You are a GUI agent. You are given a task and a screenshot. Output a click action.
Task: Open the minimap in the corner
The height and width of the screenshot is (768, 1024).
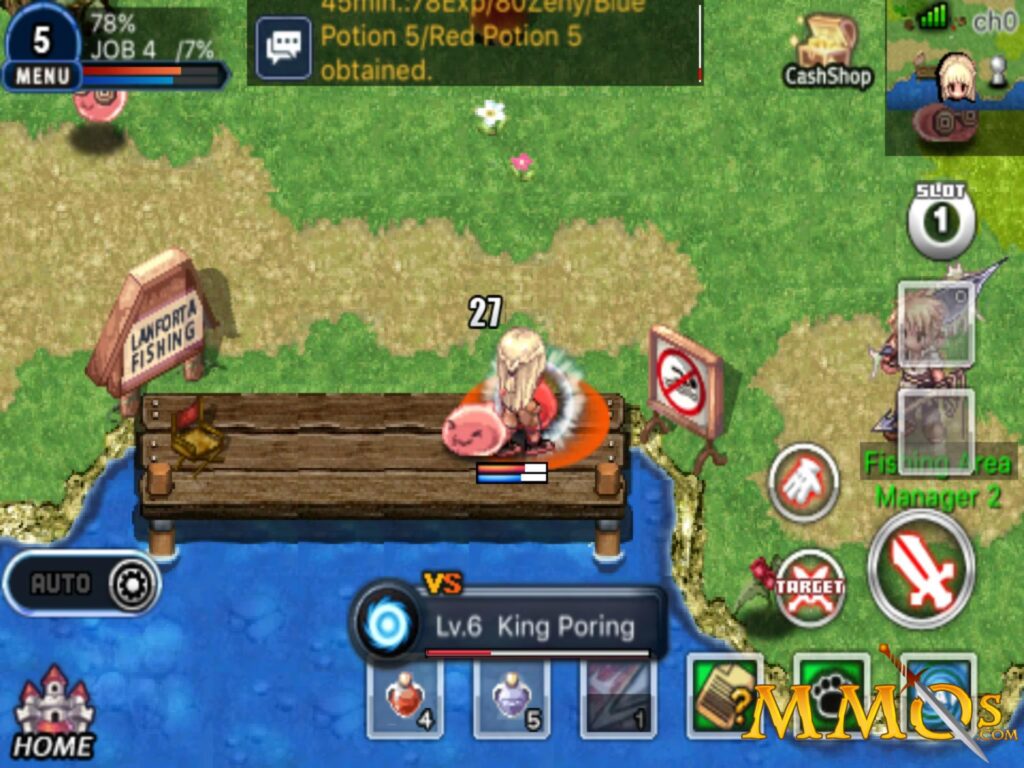[x=953, y=77]
